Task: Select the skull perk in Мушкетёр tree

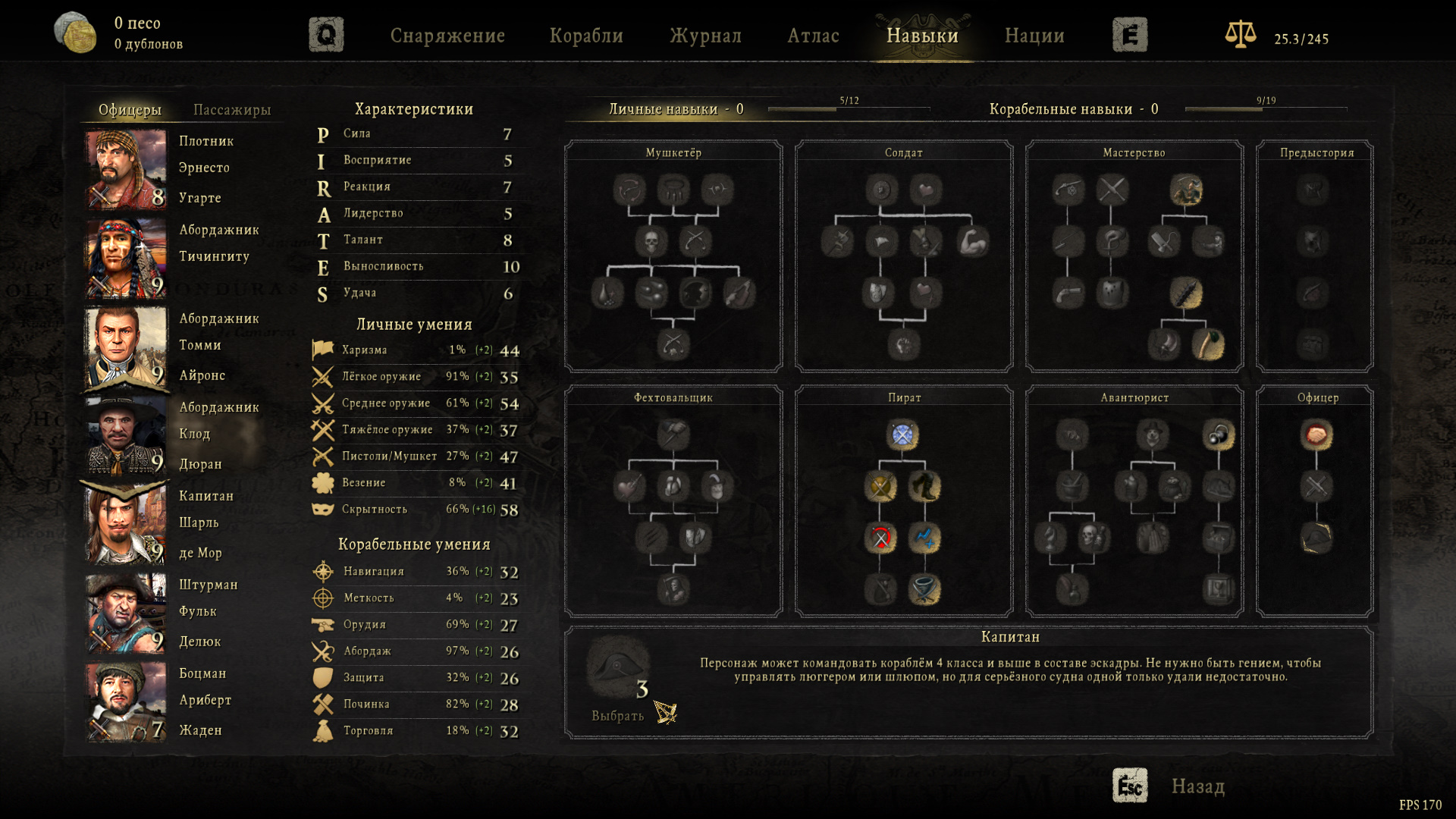Action: pos(651,242)
